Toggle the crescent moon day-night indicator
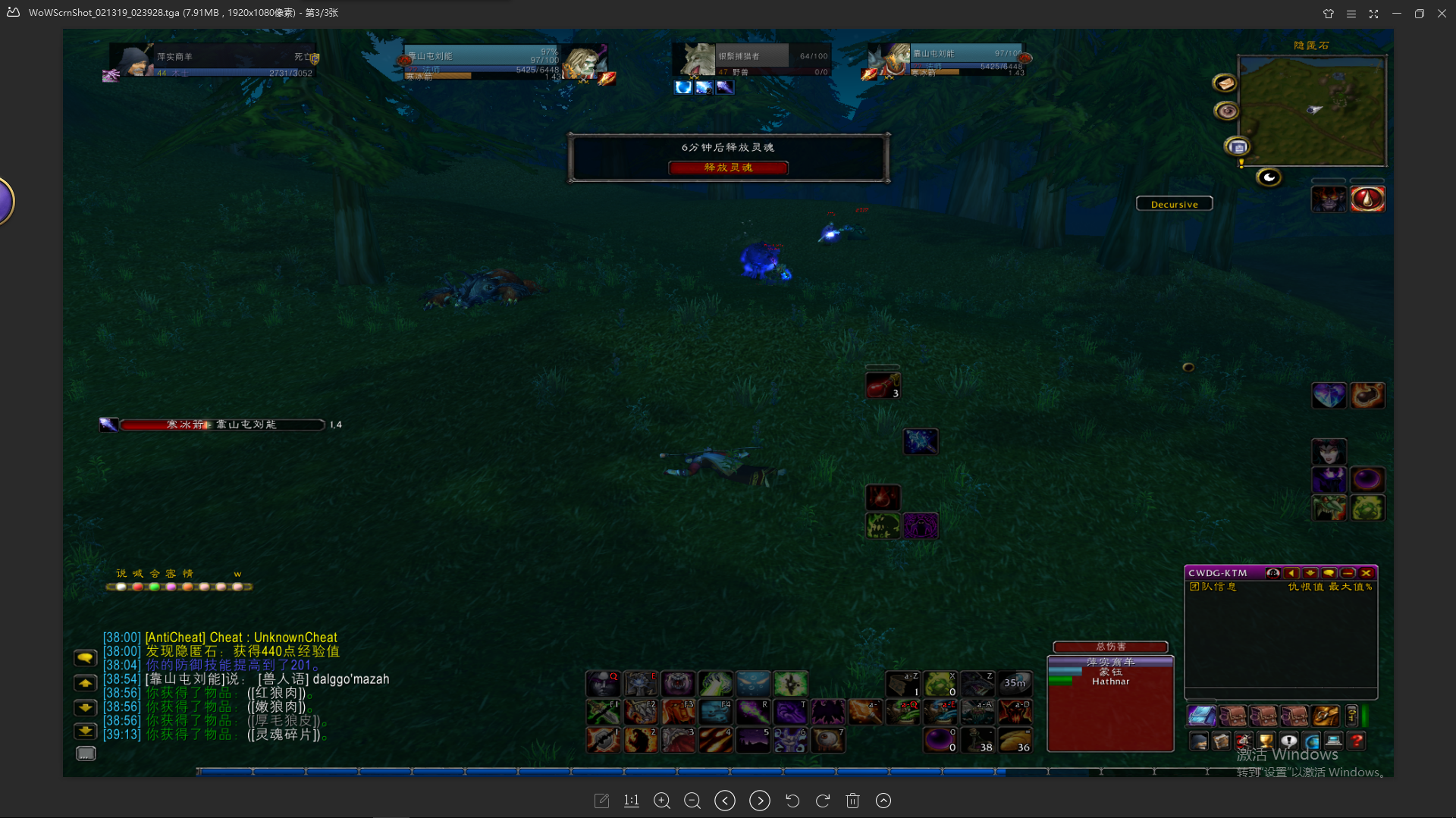 pos(1269,177)
